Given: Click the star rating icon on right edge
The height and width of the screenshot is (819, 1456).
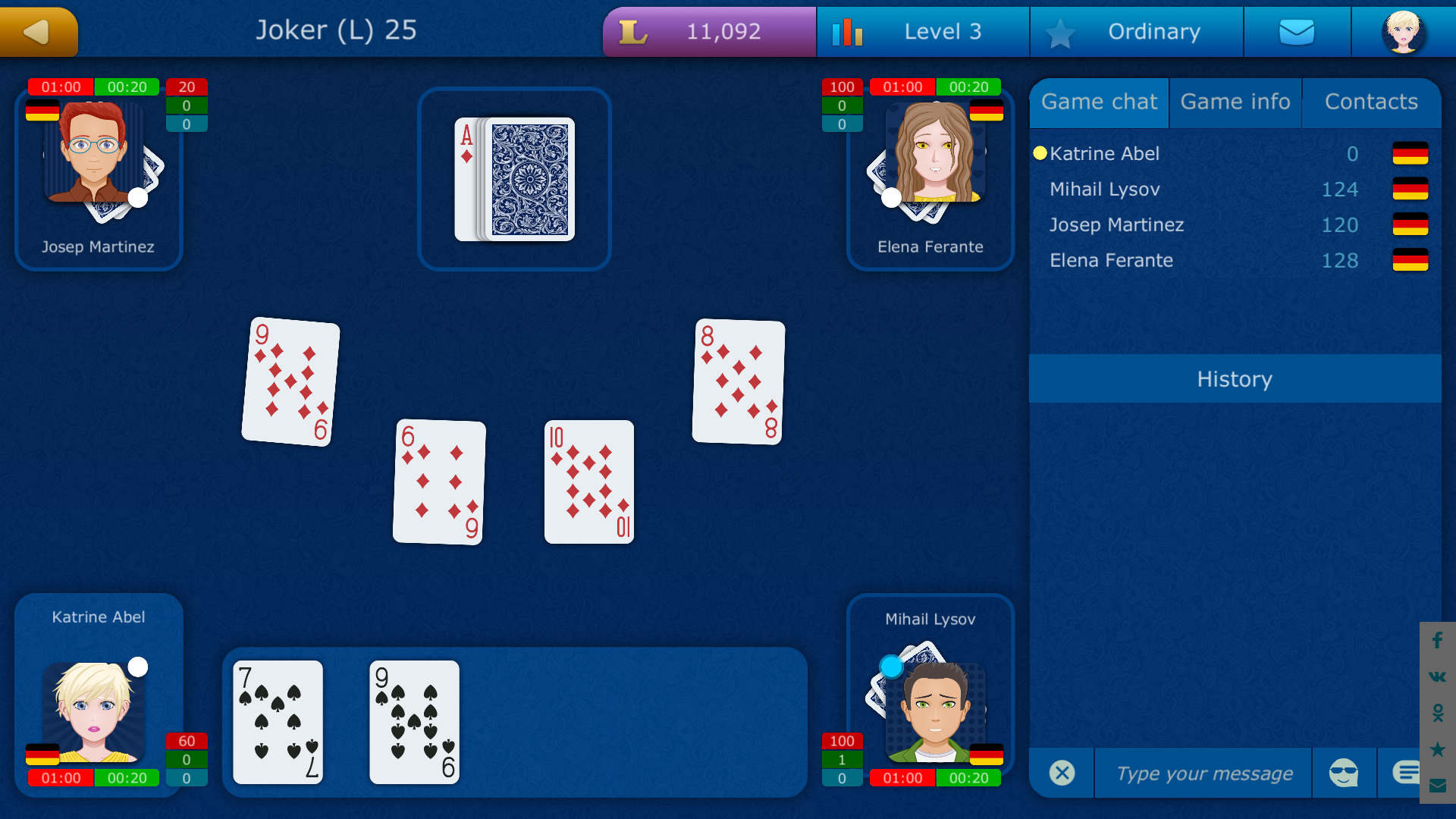Looking at the screenshot, I should [x=1437, y=747].
